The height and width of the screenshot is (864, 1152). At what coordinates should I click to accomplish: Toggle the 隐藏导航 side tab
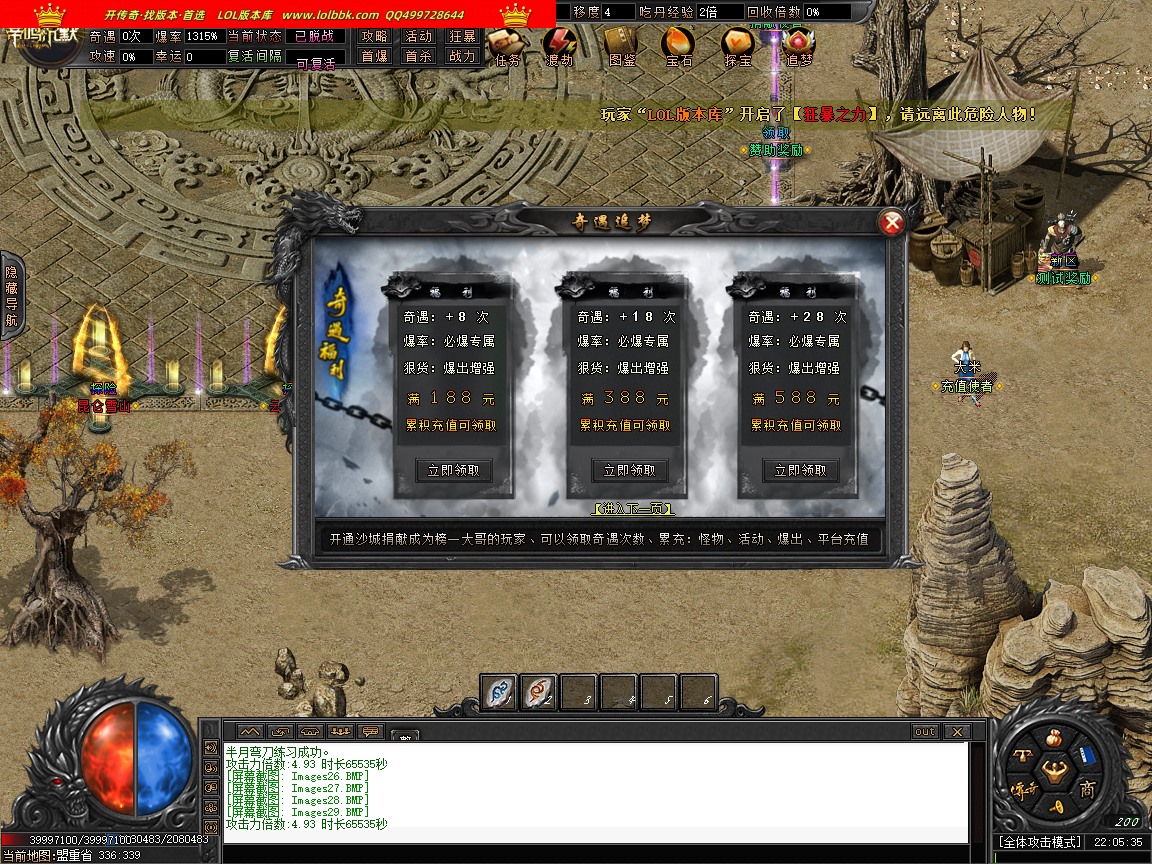pos(11,296)
